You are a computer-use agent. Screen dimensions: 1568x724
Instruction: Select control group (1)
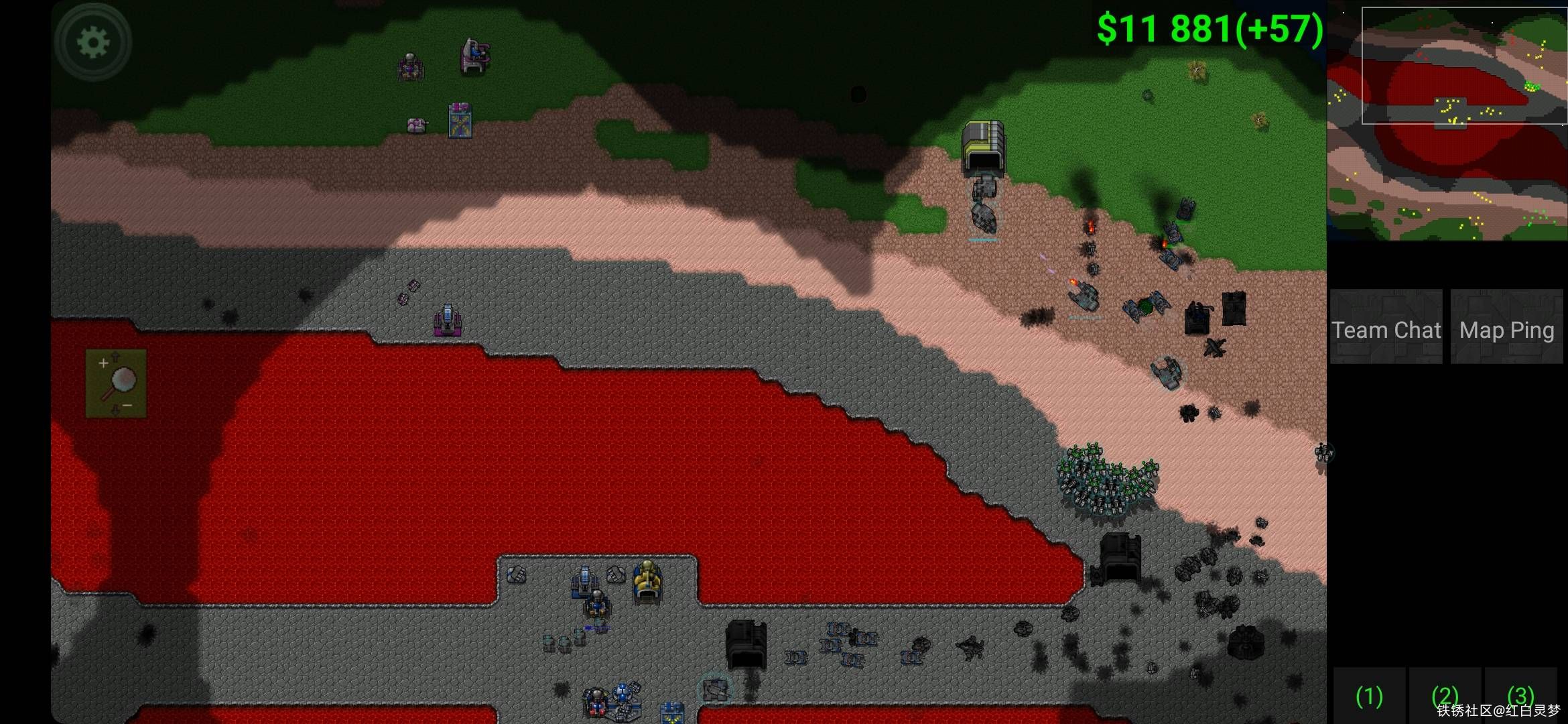tap(1369, 696)
